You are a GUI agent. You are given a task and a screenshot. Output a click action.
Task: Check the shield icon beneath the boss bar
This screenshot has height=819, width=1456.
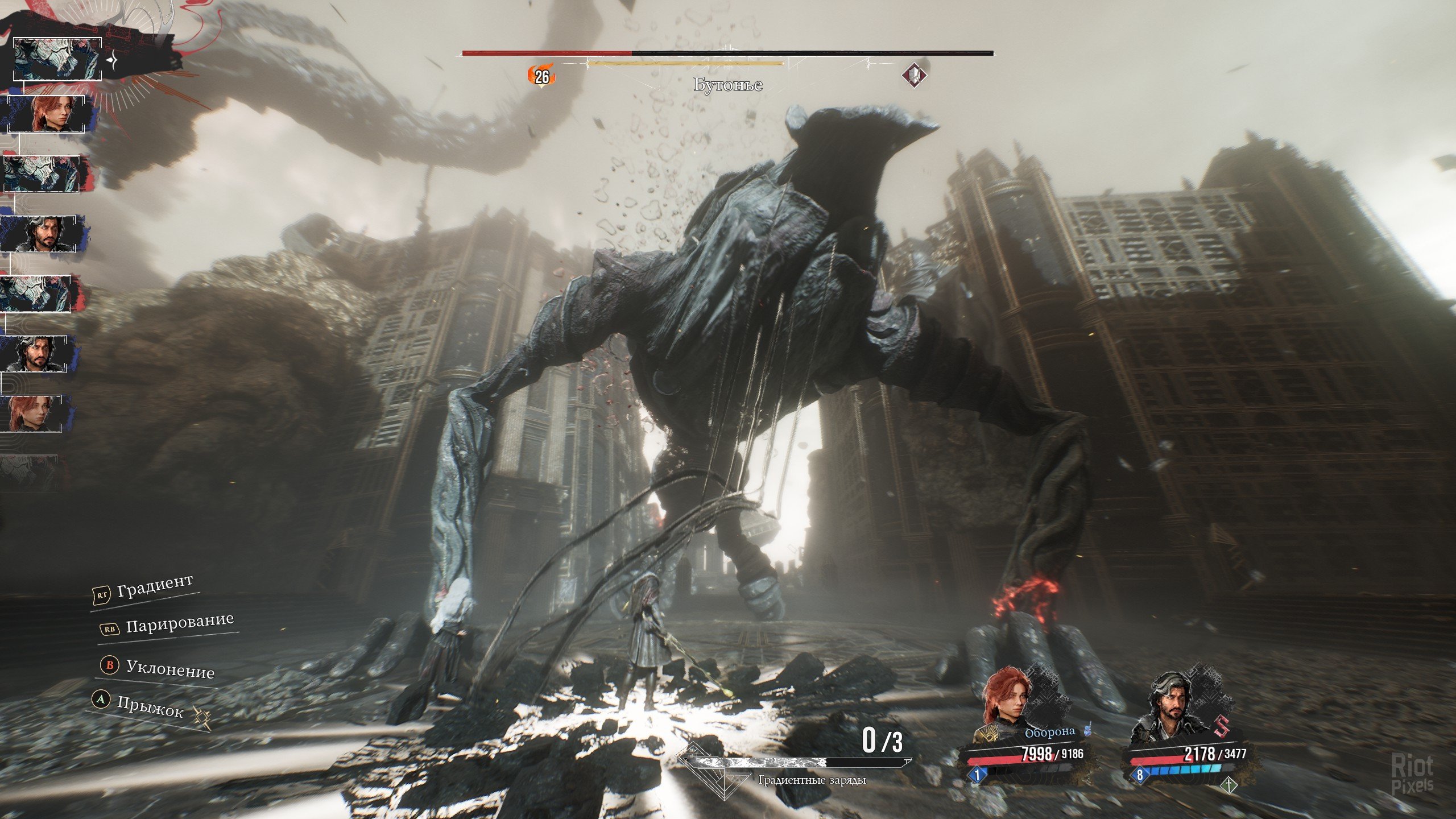pyautogui.click(x=916, y=75)
